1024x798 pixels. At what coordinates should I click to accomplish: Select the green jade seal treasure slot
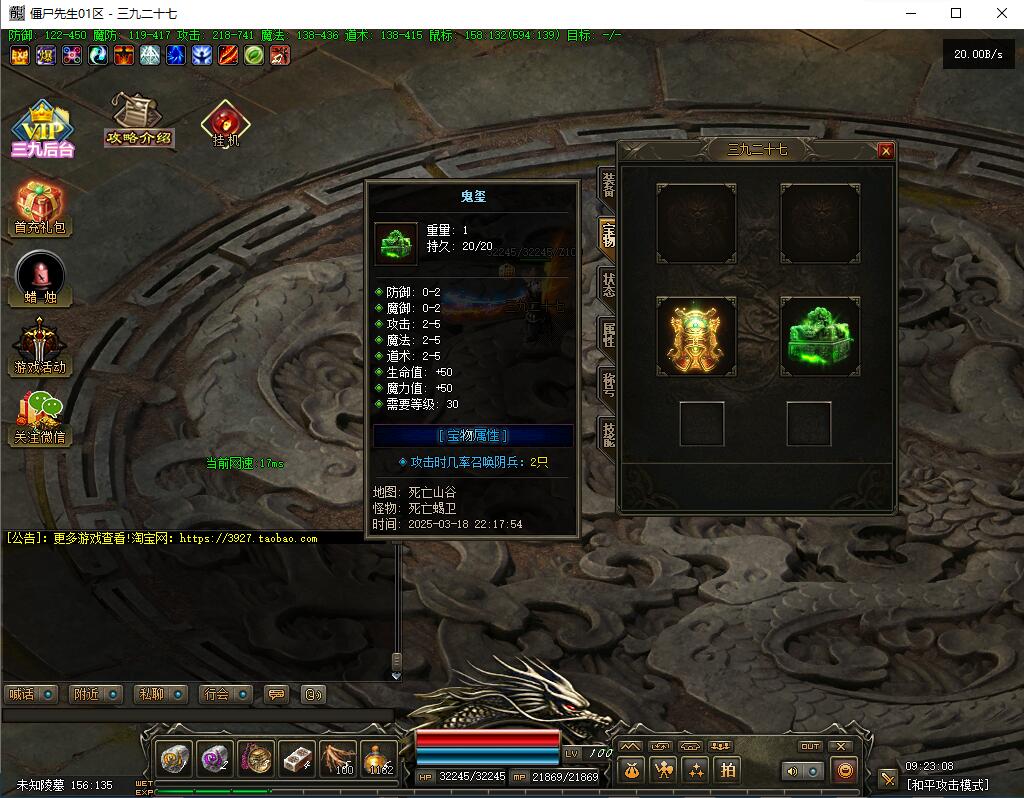(820, 336)
